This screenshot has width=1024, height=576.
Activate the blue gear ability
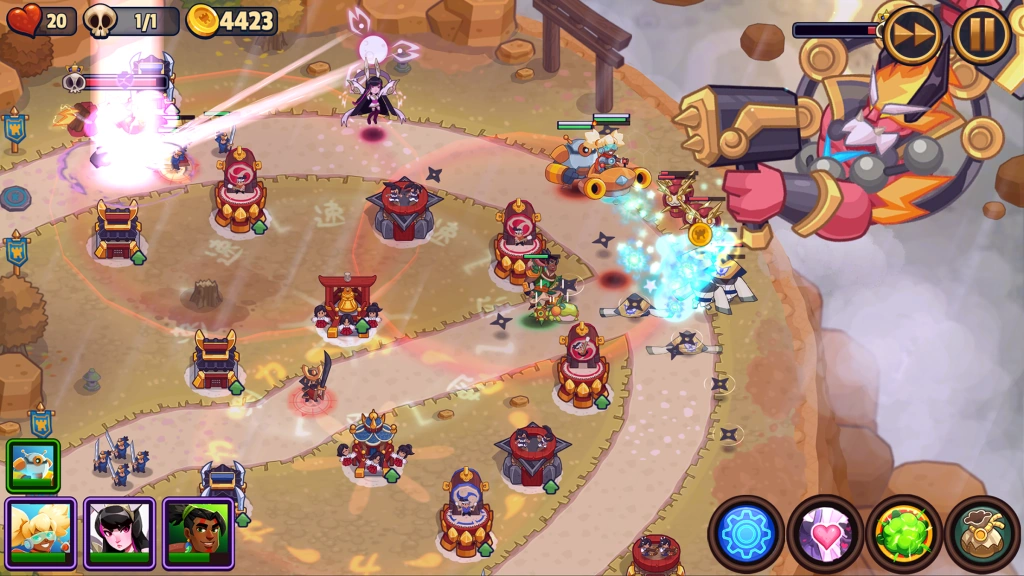pos(746,533)
